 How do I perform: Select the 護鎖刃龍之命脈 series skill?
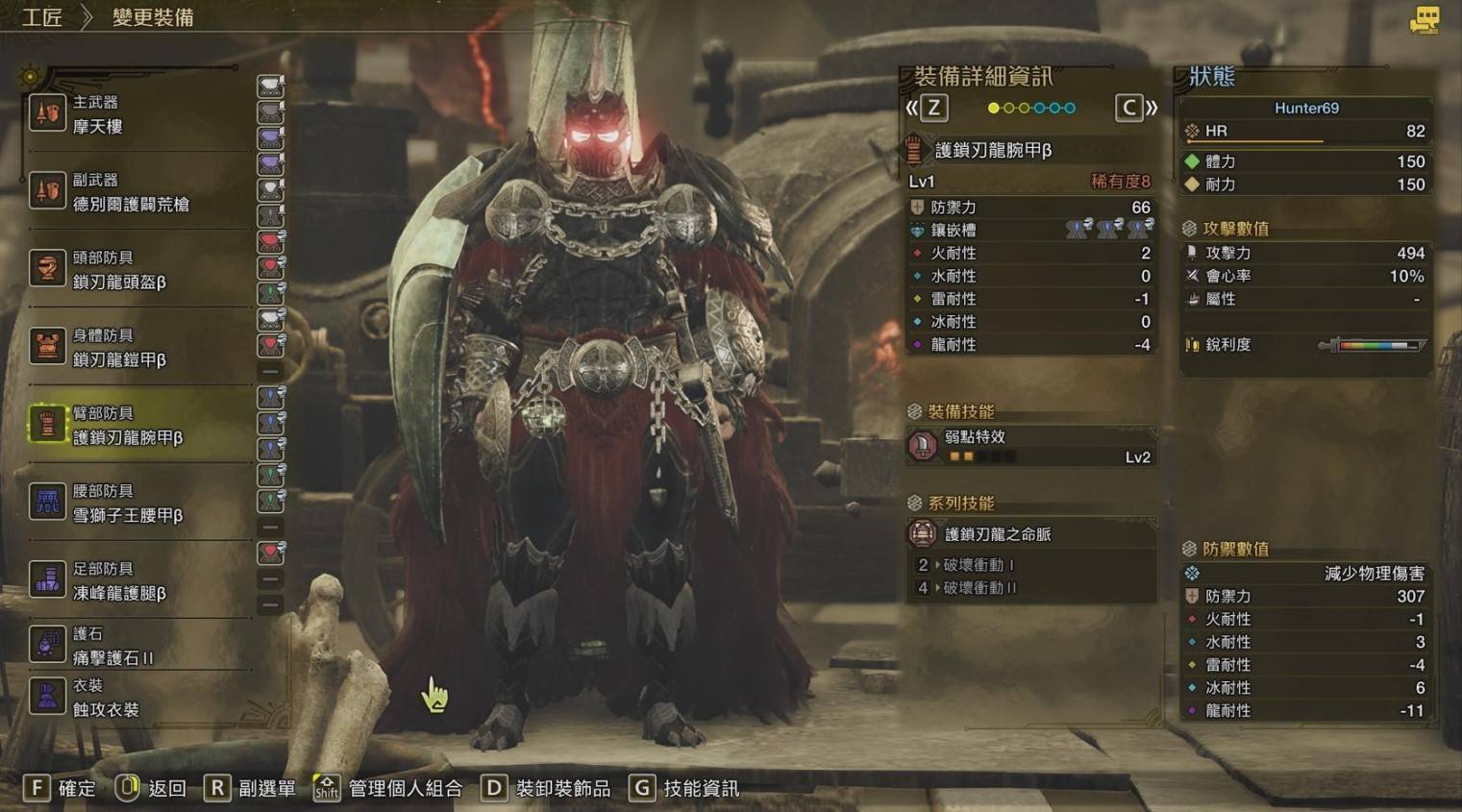(x=1030, y=534)
